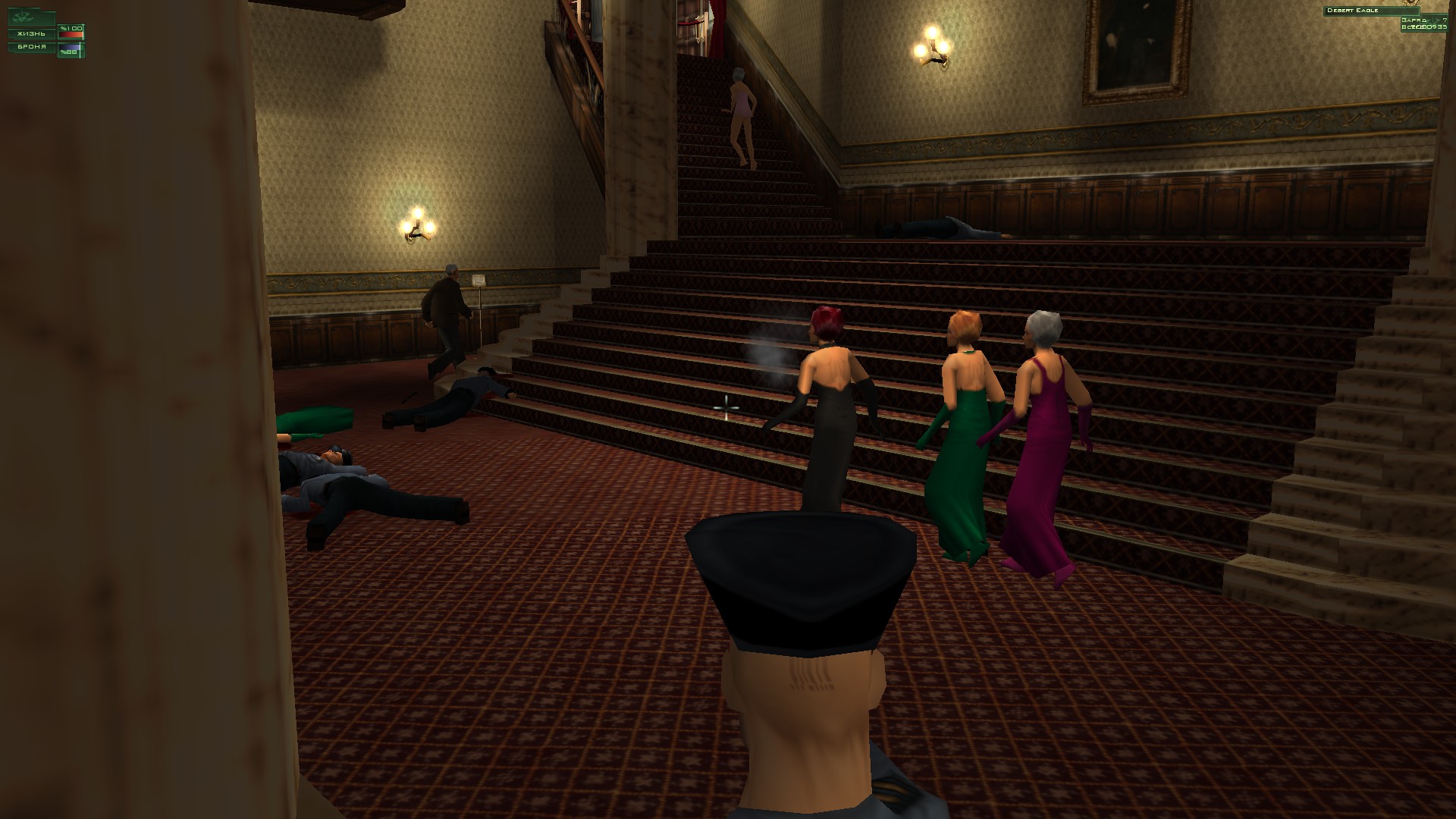Screen dimensions: 1456x819
Task: Click the chandelier light on the right wall
Action: pos(930,47)
